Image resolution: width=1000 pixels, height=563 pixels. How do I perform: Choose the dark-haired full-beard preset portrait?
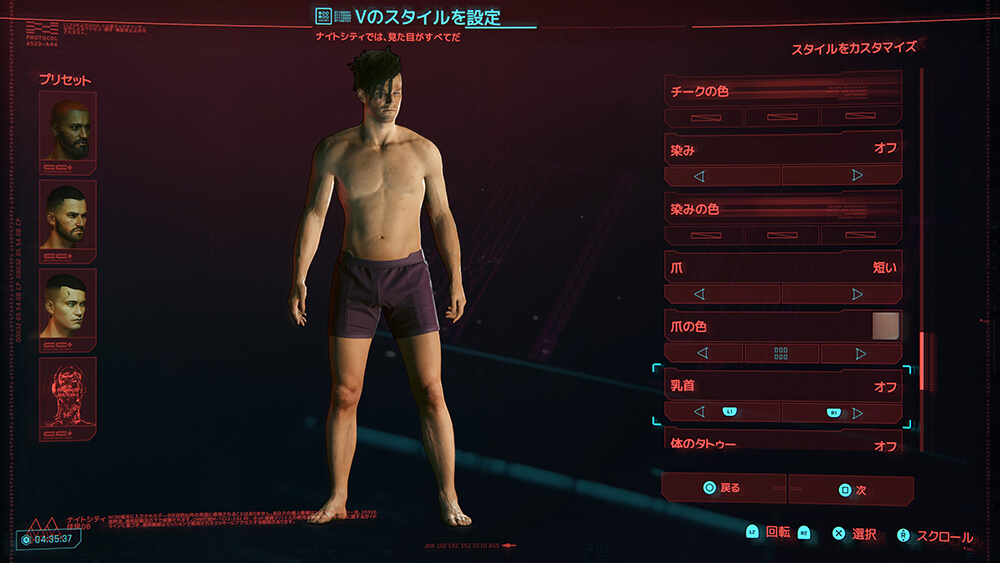coord(67,215)
